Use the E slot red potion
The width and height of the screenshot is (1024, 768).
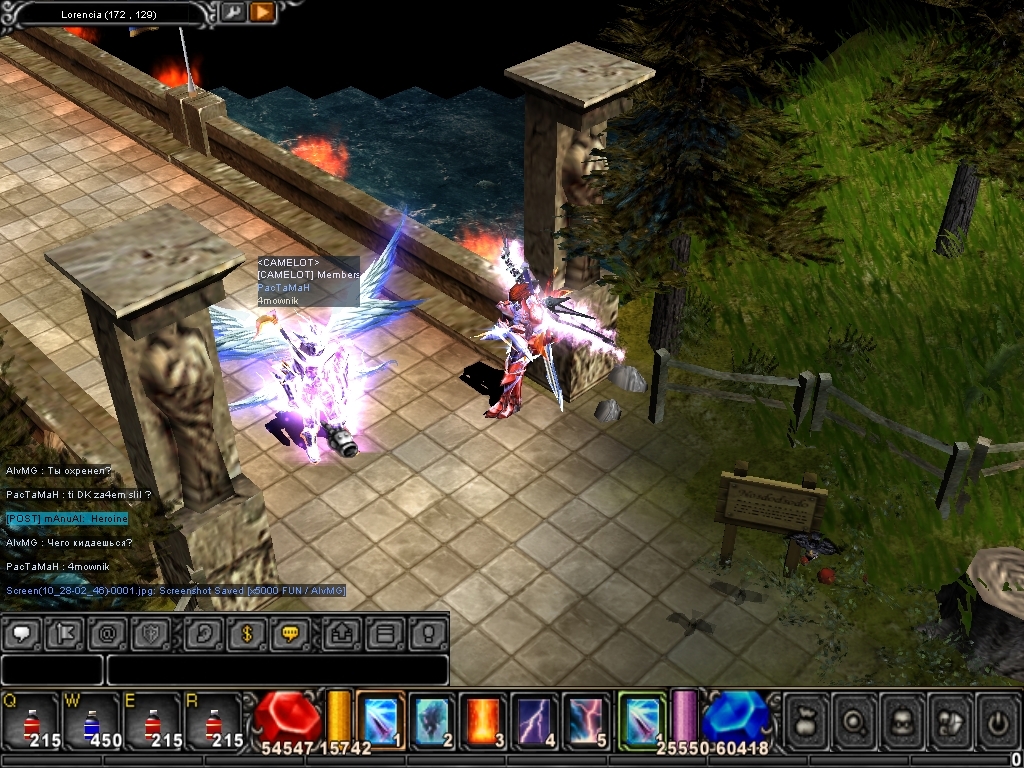coord(153,720)
